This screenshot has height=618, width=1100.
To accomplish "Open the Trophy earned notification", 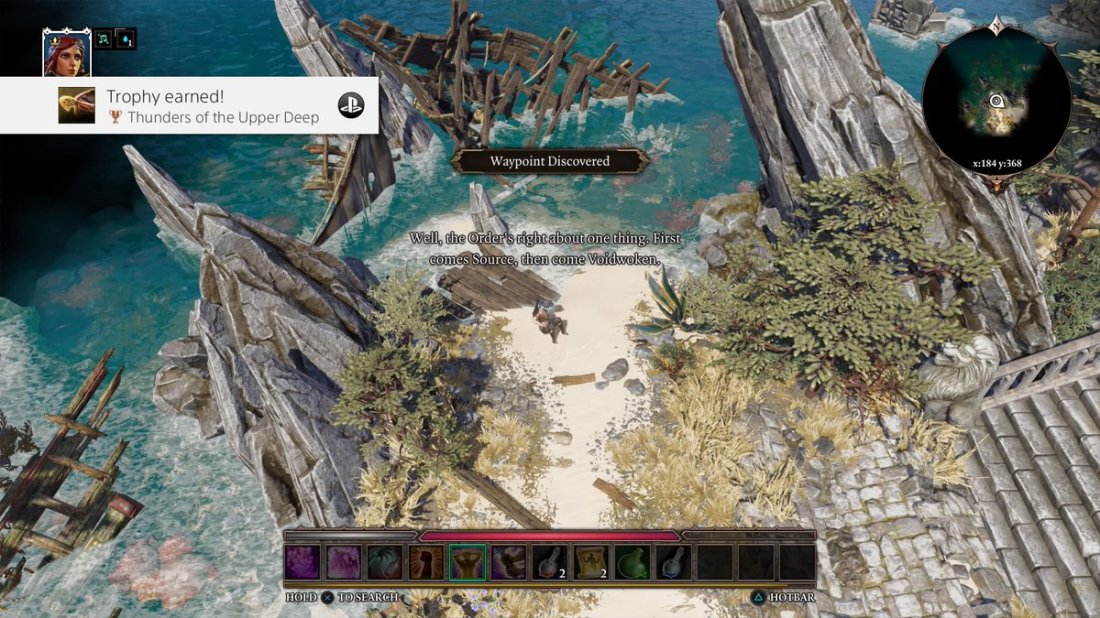I will pyautogui.click(x=189, y=105).
